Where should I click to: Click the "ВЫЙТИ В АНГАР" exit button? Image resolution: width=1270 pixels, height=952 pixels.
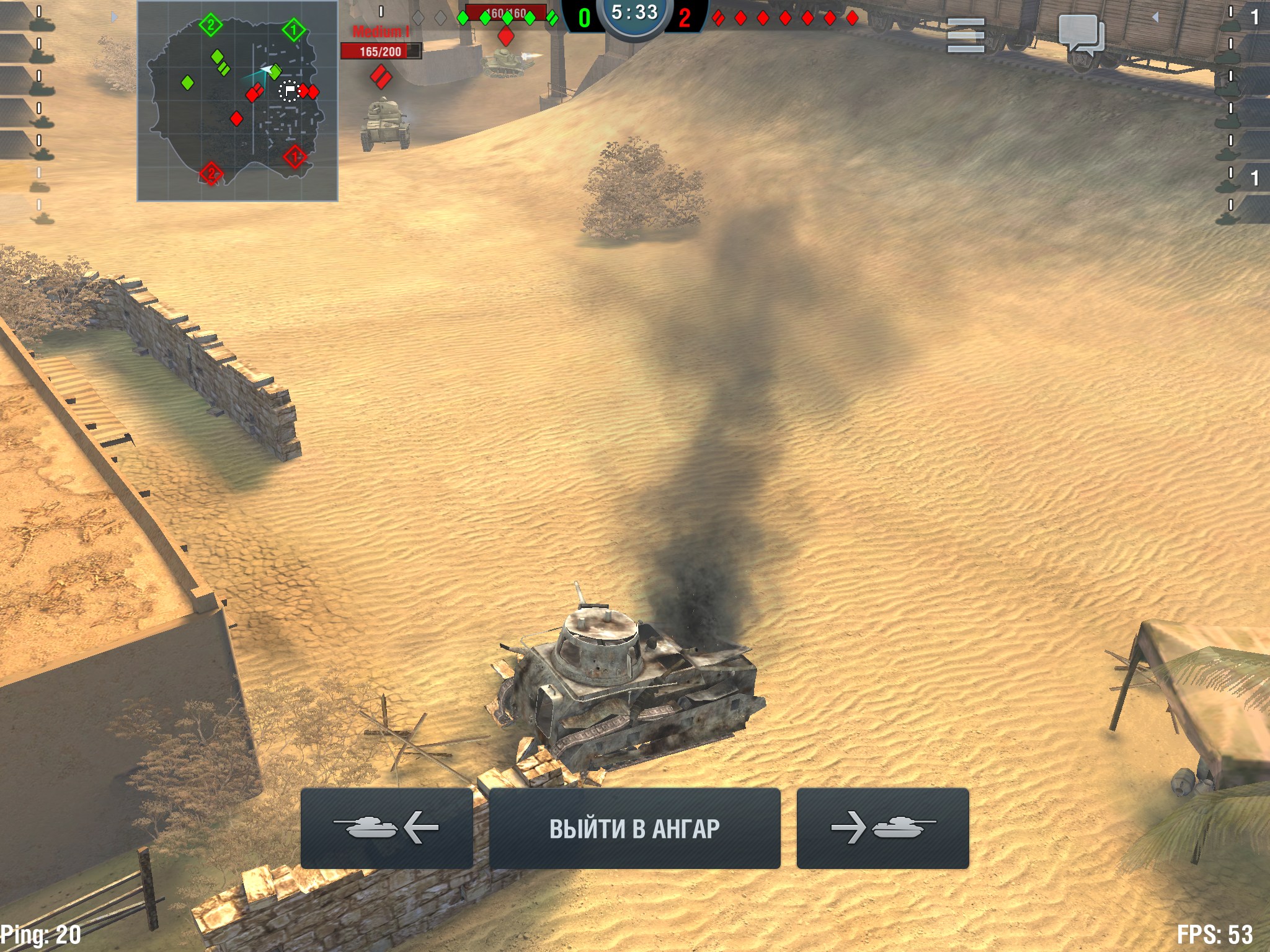tap(634, 828)
